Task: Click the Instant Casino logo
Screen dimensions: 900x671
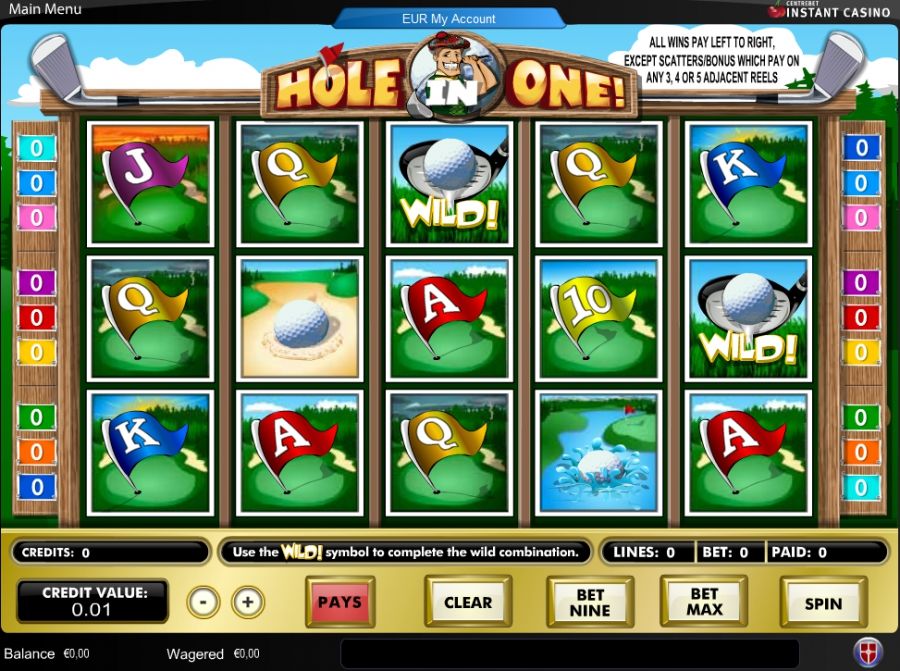Action: click(x=829, y=11)
